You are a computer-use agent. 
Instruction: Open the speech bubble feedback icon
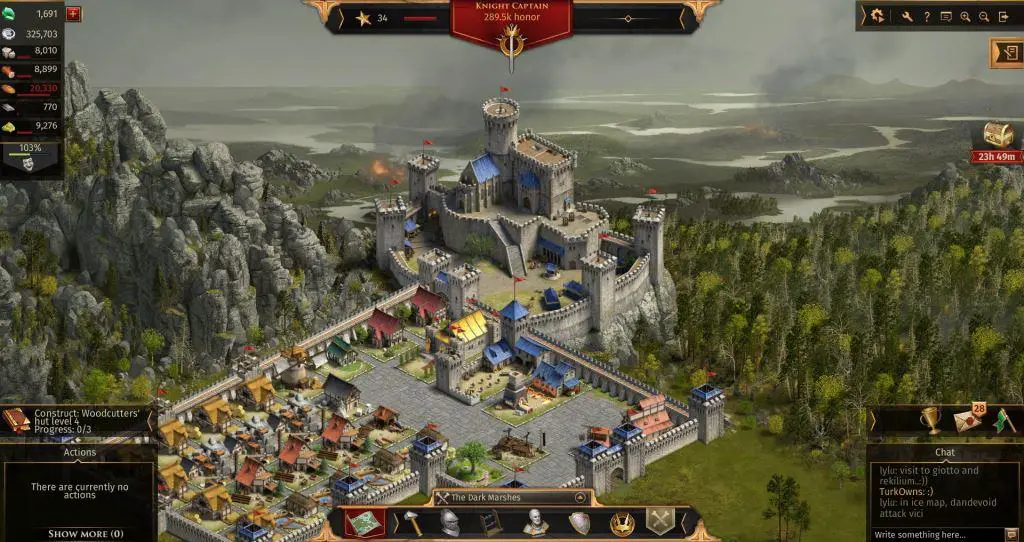click(x=946, y=16)
